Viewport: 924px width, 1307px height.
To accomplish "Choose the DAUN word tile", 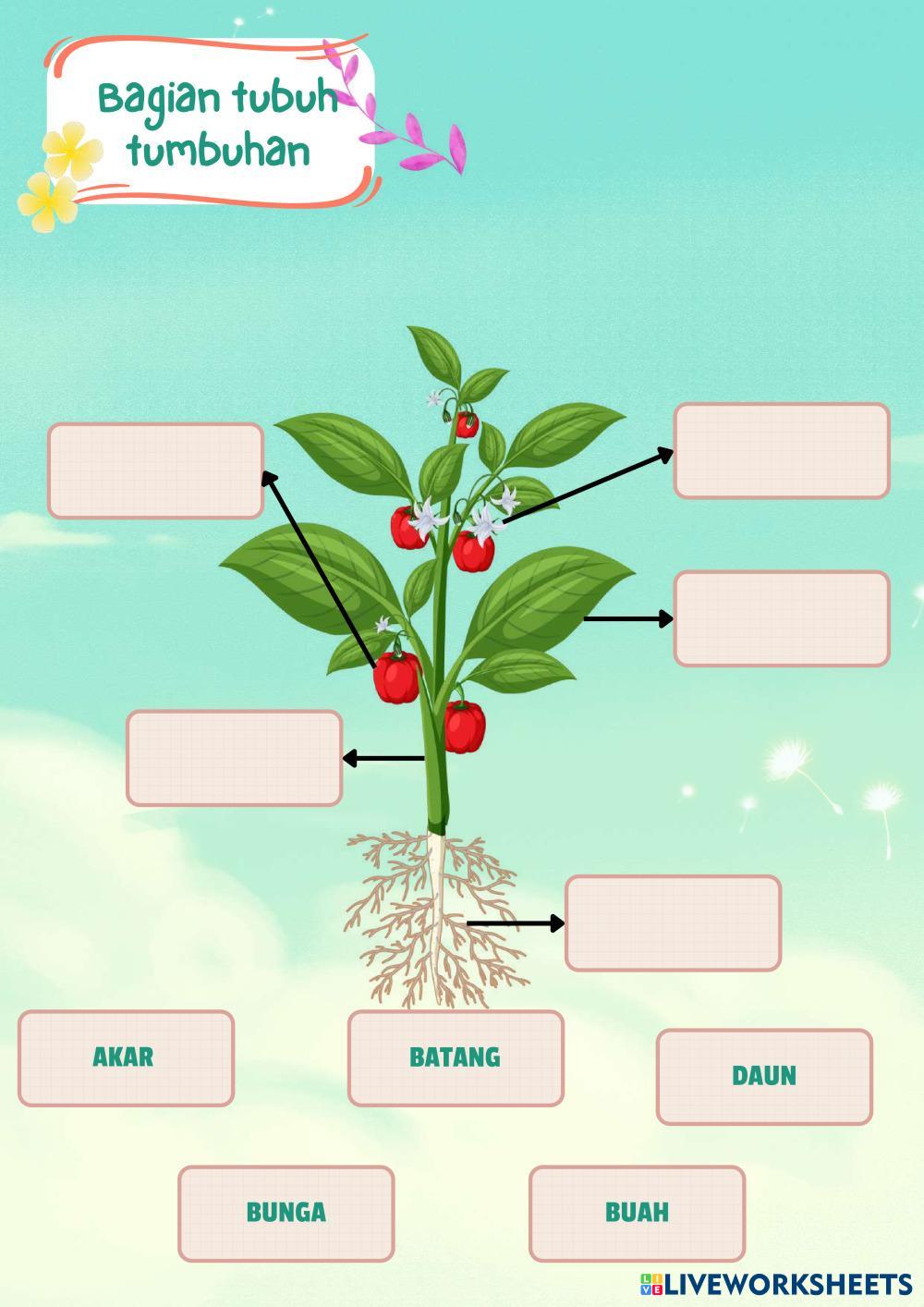I will (x=764, y=1076).
